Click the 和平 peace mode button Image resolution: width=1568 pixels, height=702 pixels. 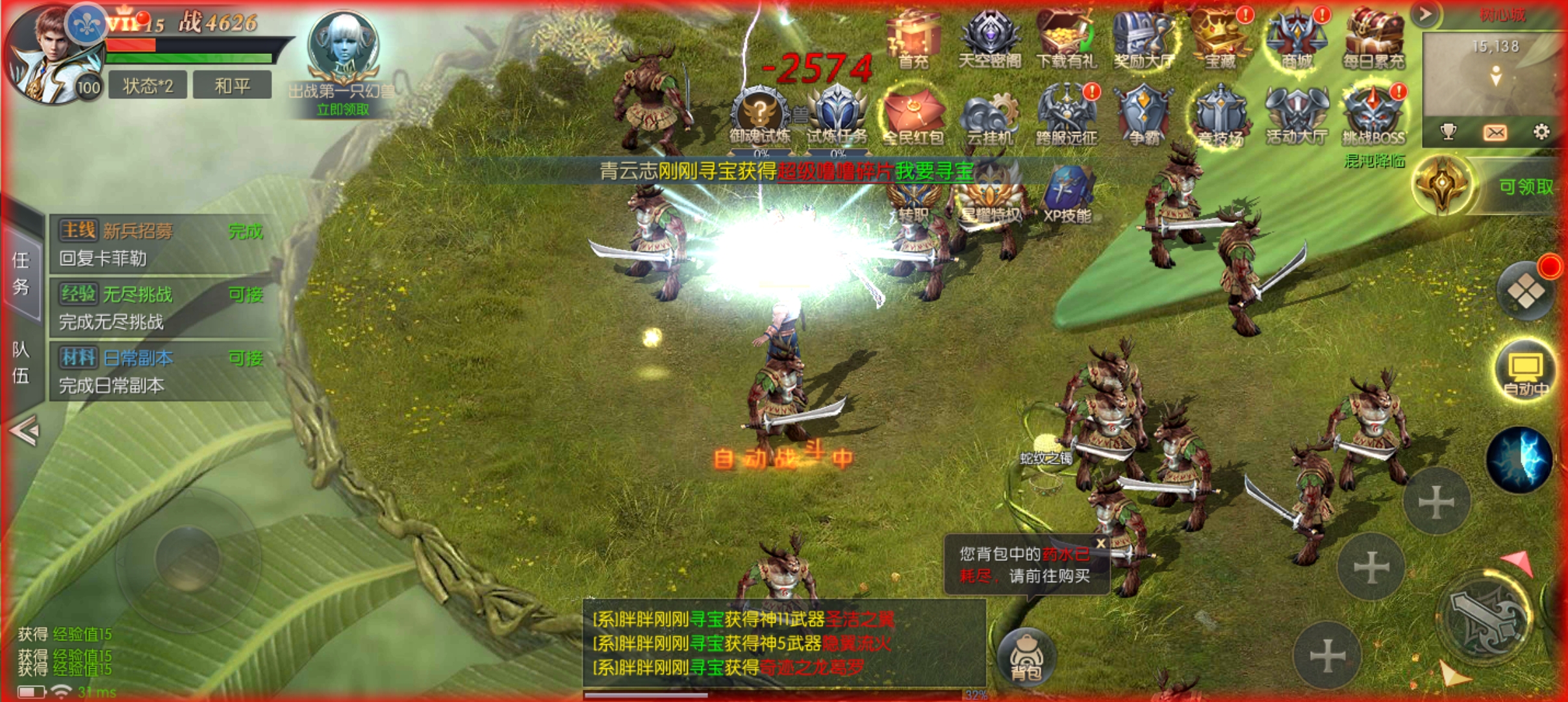(233, 86)
